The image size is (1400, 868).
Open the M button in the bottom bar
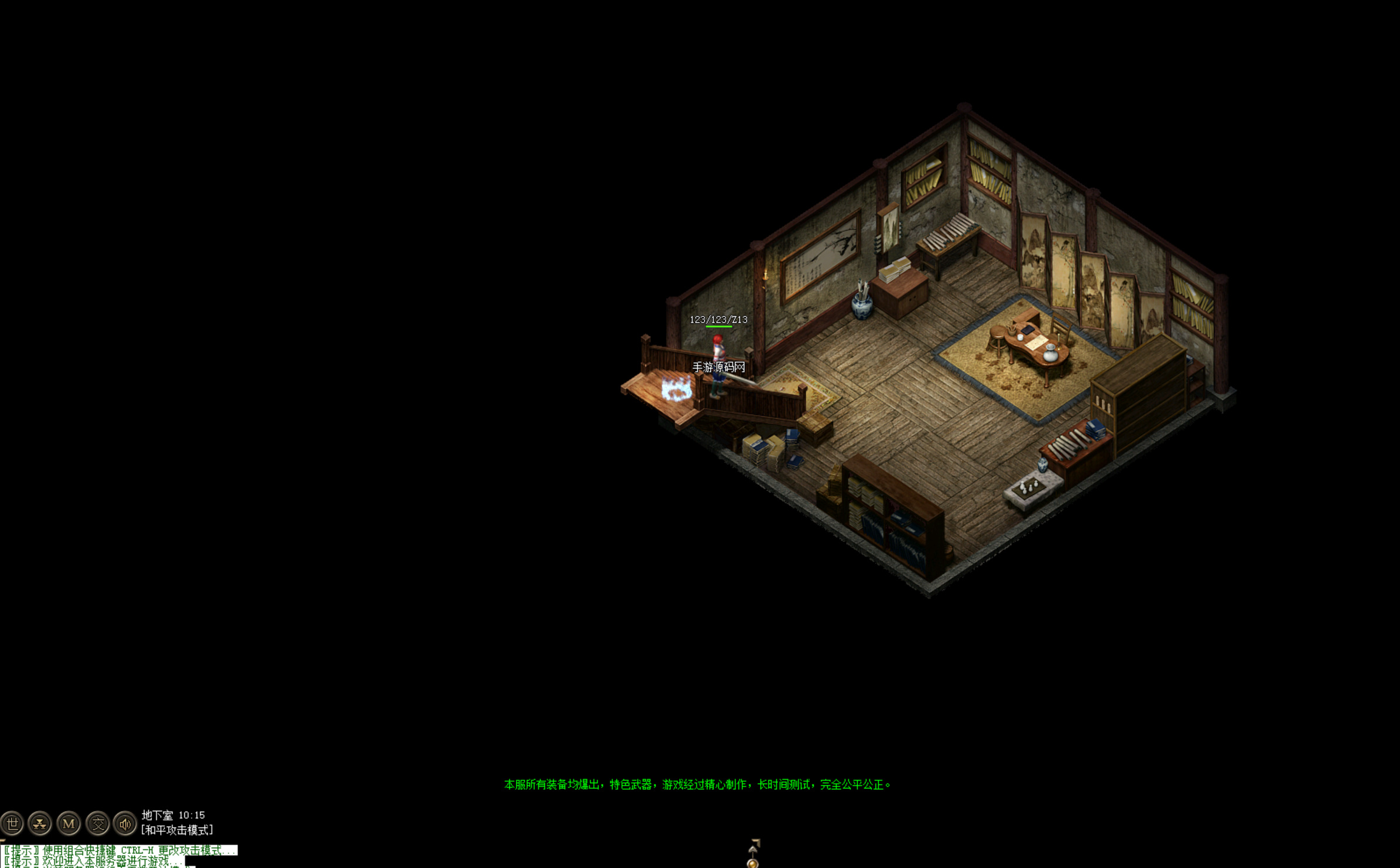coord(69,823)
